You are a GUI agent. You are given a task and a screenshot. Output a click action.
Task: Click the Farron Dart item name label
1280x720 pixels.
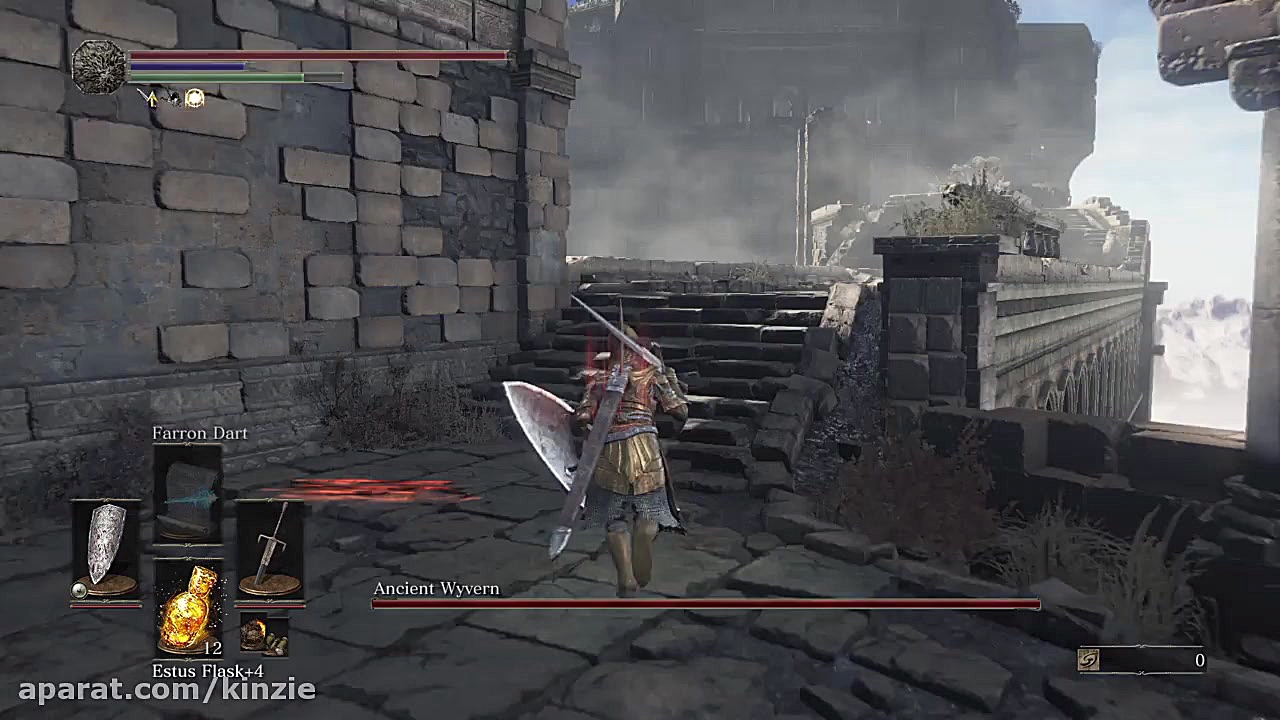click(x=198, y=433)
